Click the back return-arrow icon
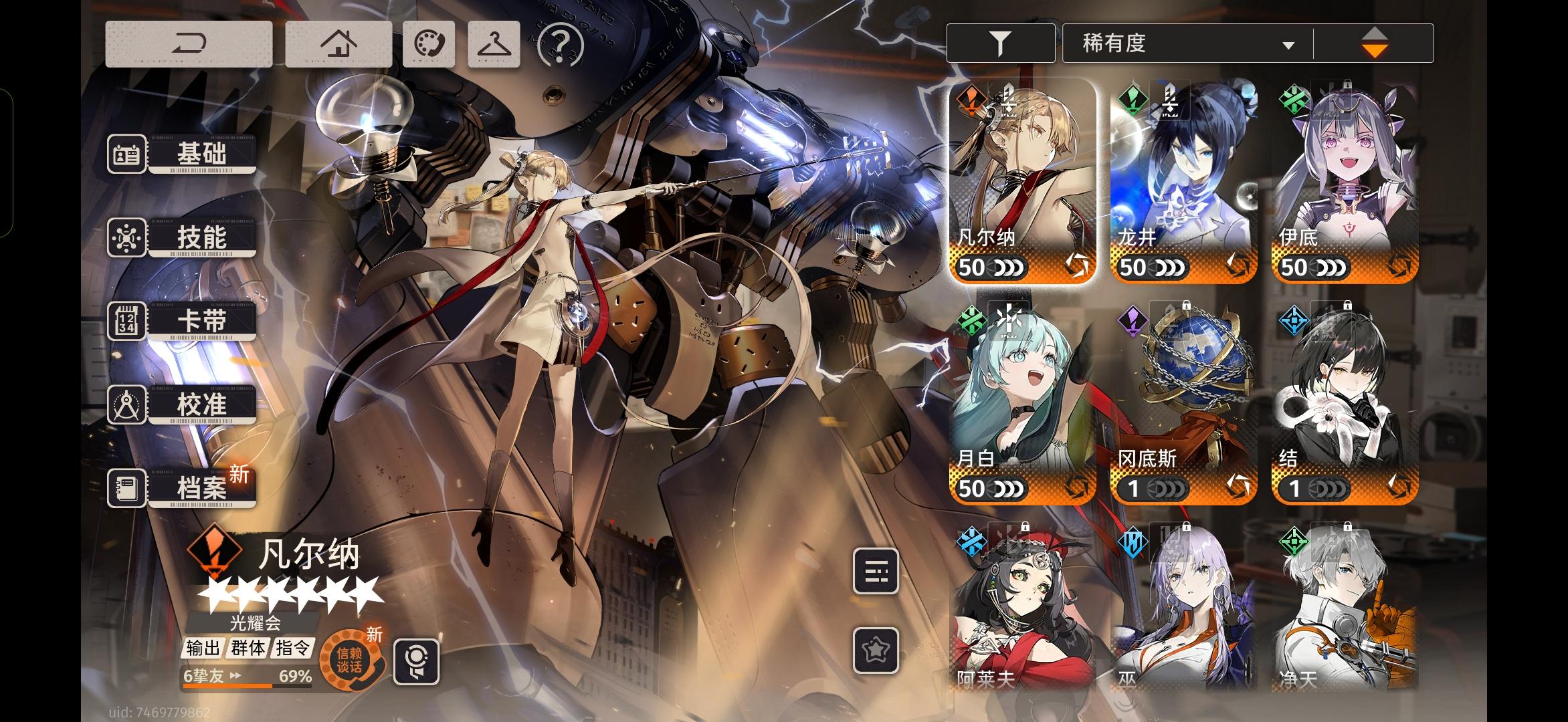Screen dimensions: 1568x722 click(188, 43)
